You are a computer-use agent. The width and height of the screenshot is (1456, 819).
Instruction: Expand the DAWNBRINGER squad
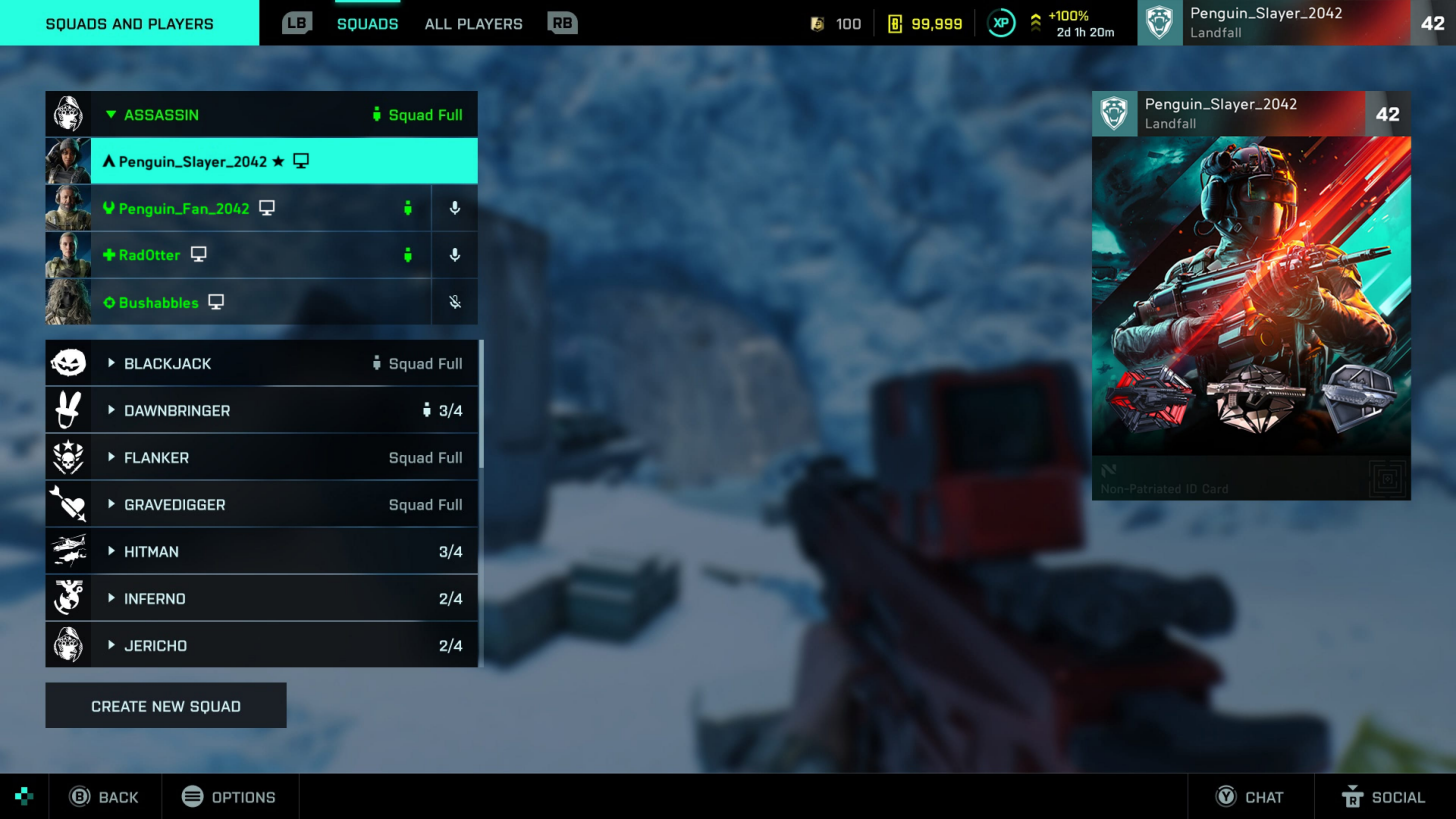(111, 410)
